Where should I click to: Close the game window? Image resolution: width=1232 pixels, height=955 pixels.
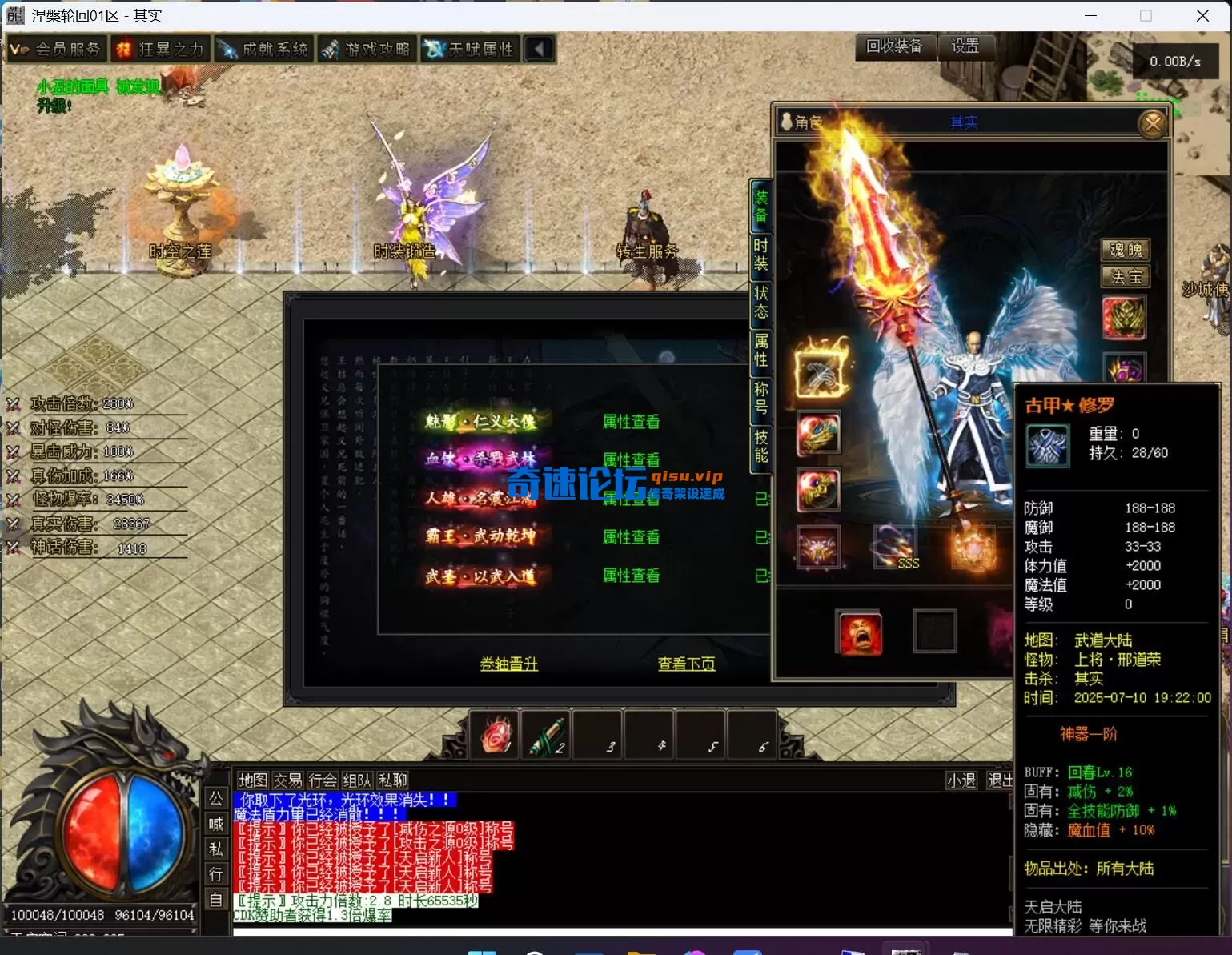[1202, 16]
